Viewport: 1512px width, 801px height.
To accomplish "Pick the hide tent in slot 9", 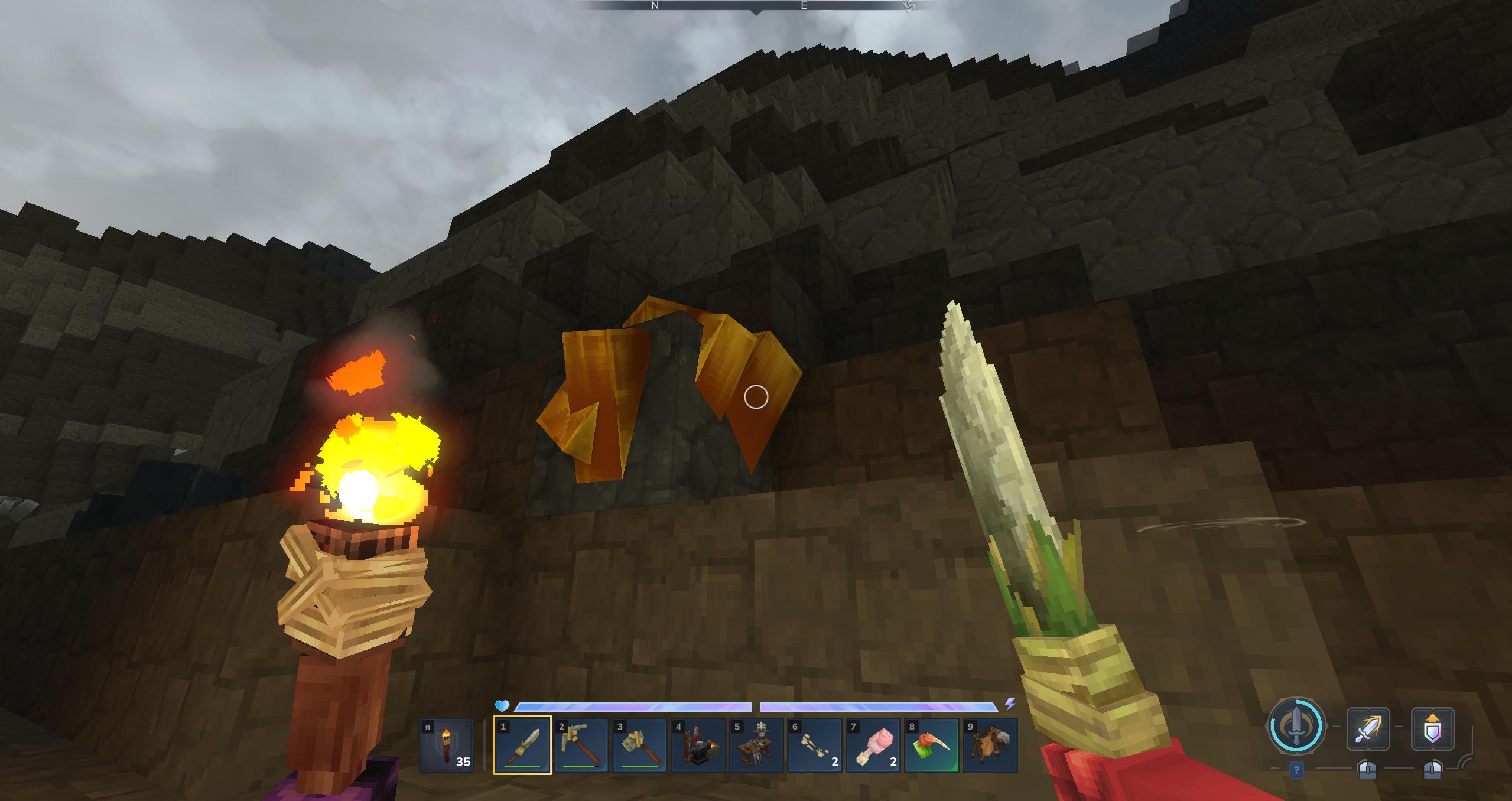I will point(990,745).
